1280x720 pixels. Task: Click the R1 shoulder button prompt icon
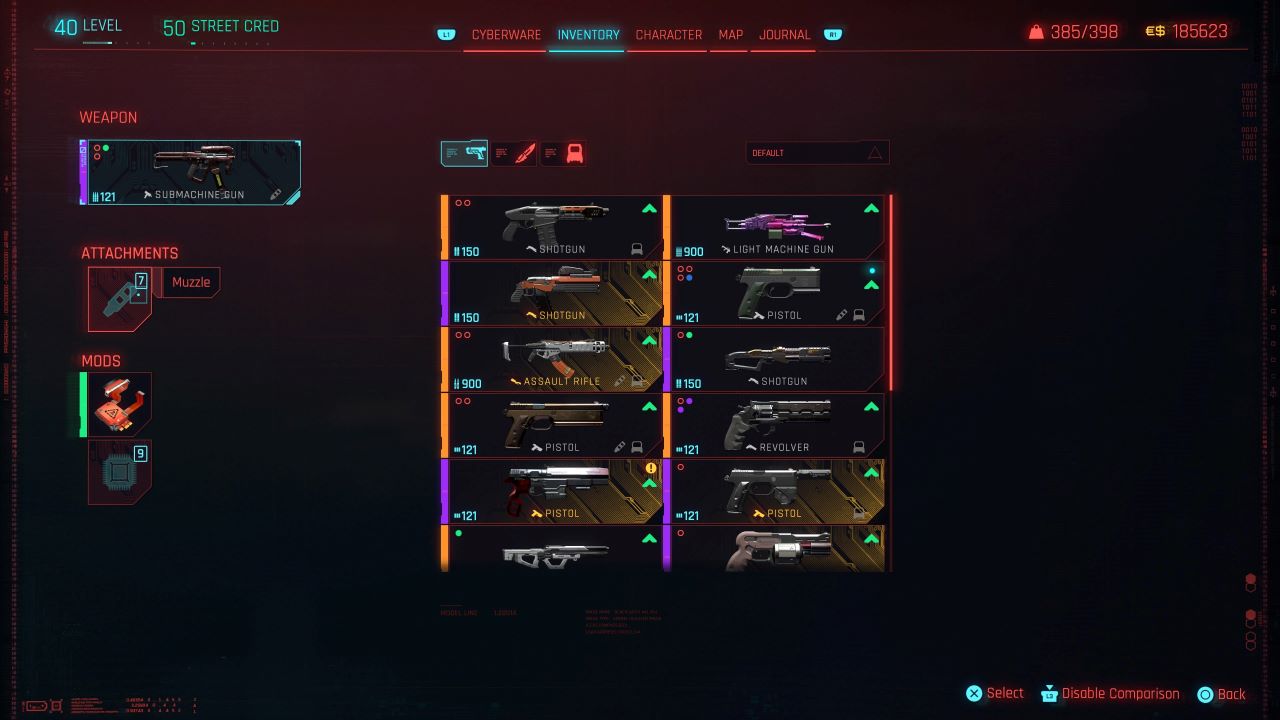832,33
